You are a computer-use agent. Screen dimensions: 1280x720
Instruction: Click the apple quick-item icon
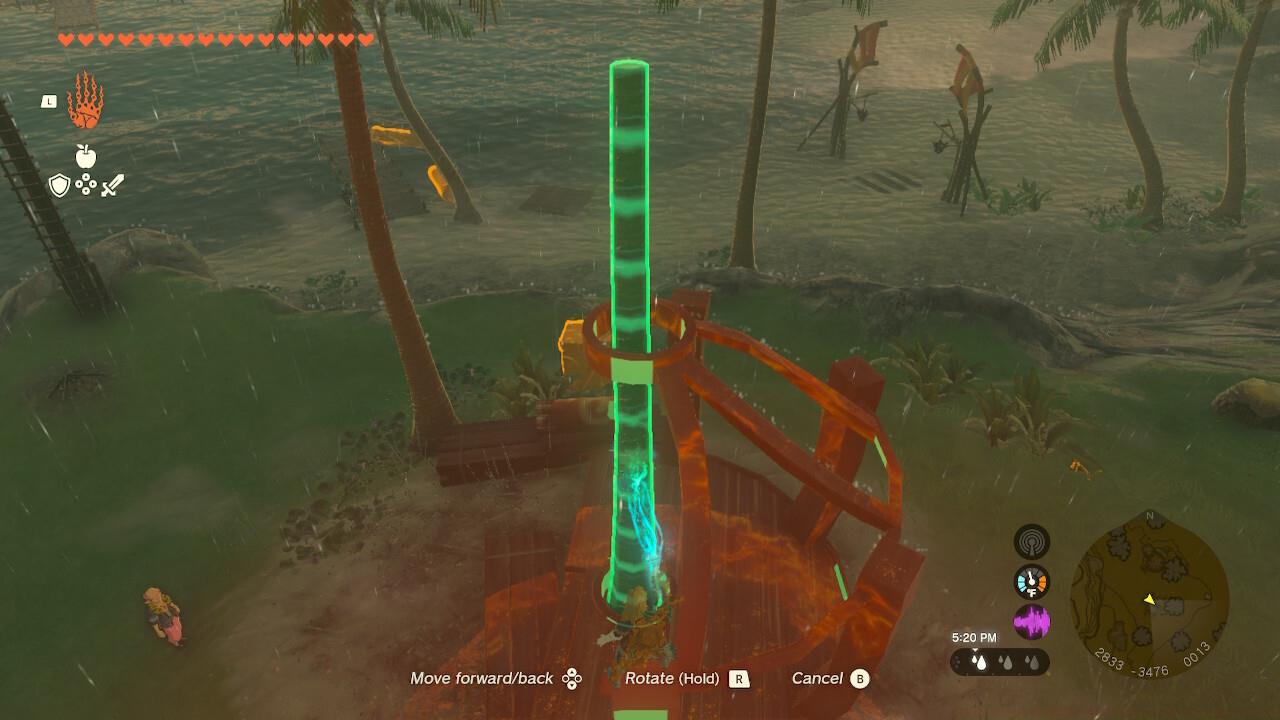(x=85, y=156)
